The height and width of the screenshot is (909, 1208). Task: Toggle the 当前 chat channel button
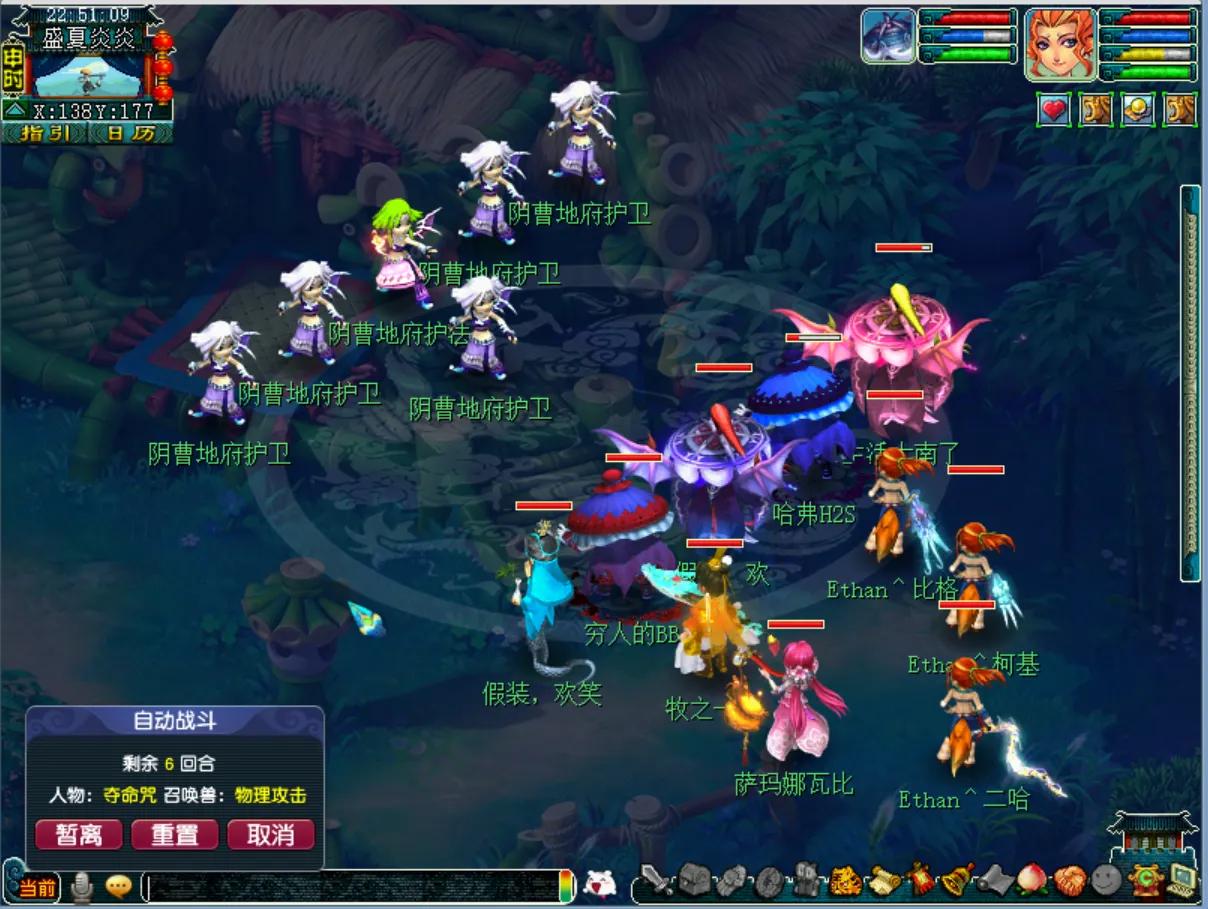click(38, 887)
